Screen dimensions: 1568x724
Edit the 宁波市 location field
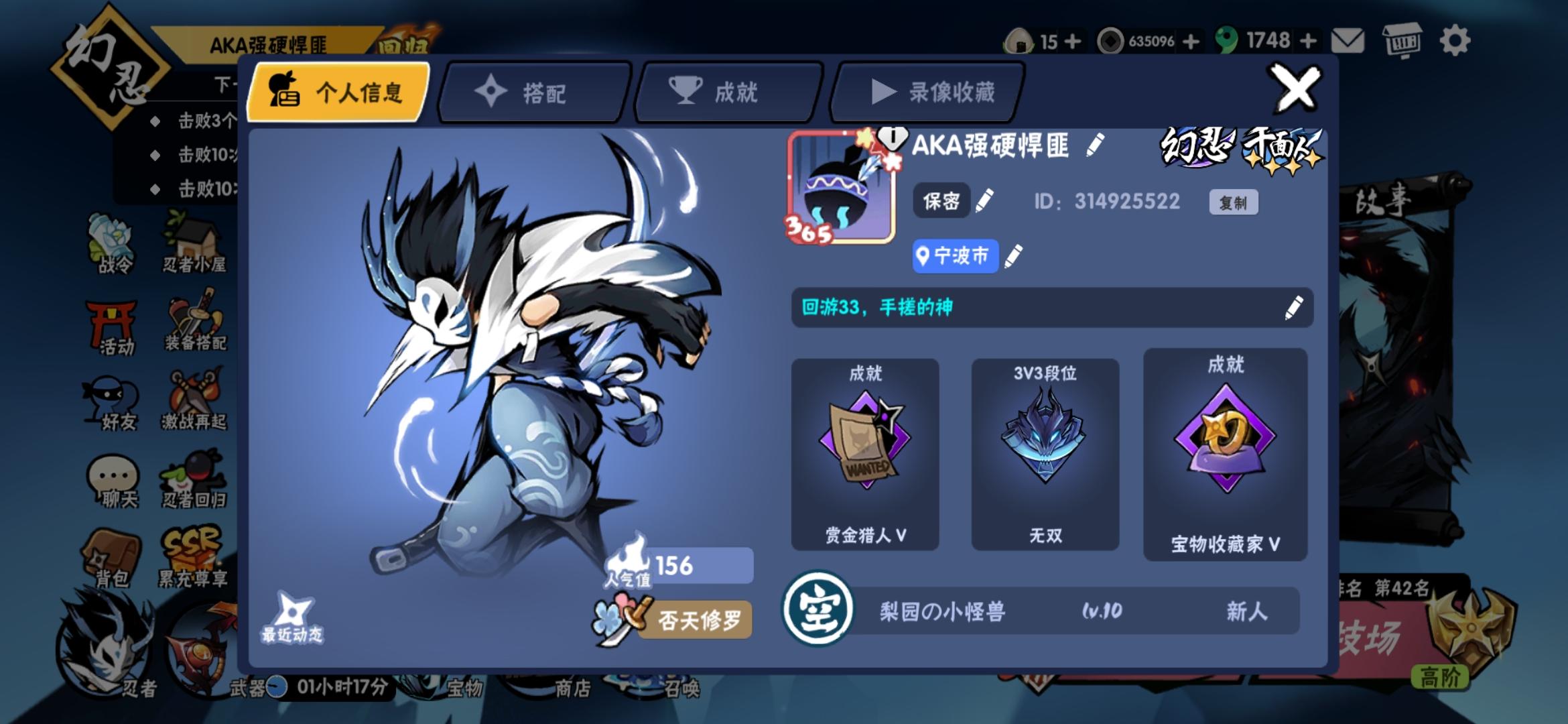954,256
